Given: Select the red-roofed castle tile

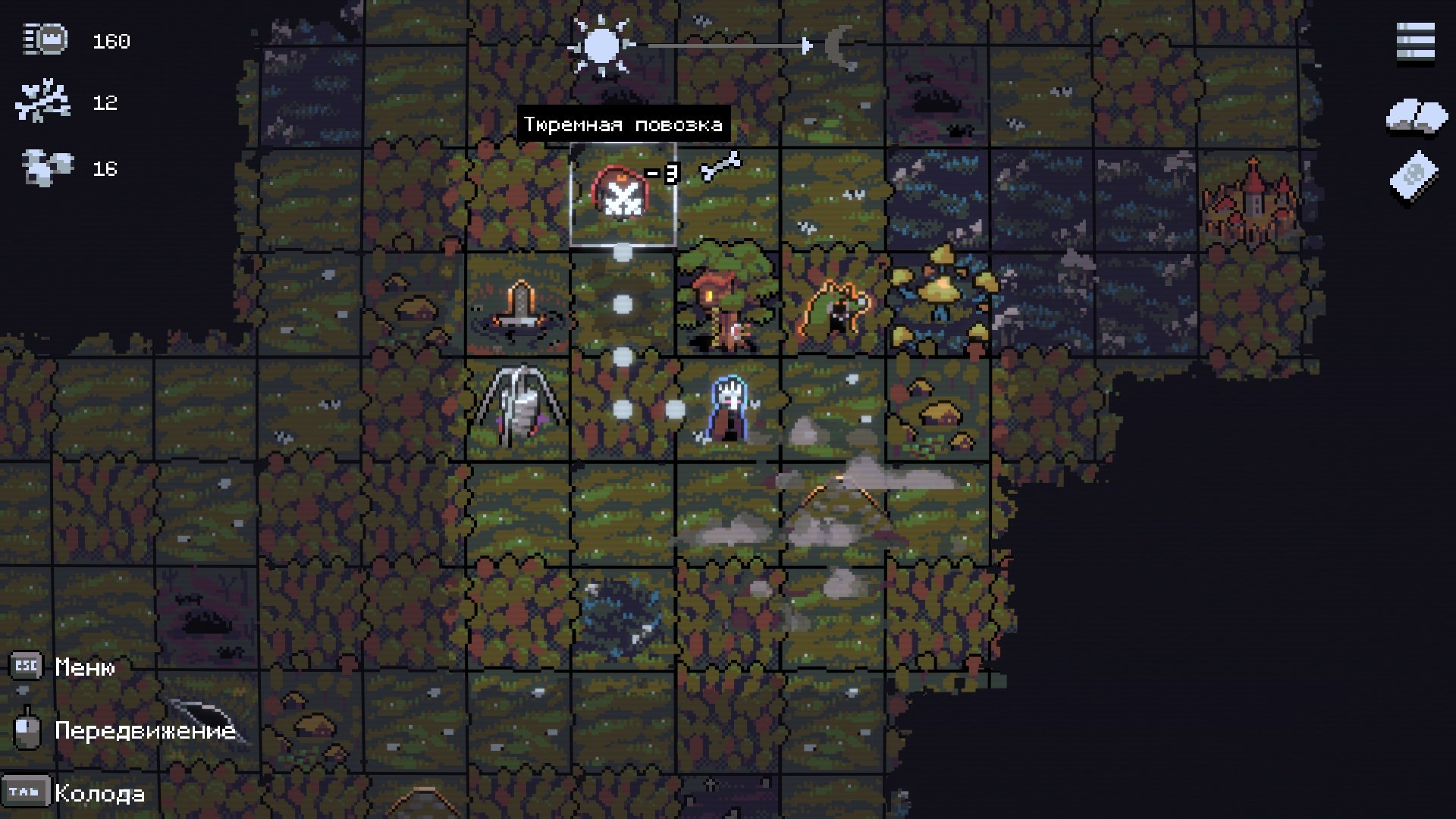Looking at the screenshot, I should point(1250,201).
